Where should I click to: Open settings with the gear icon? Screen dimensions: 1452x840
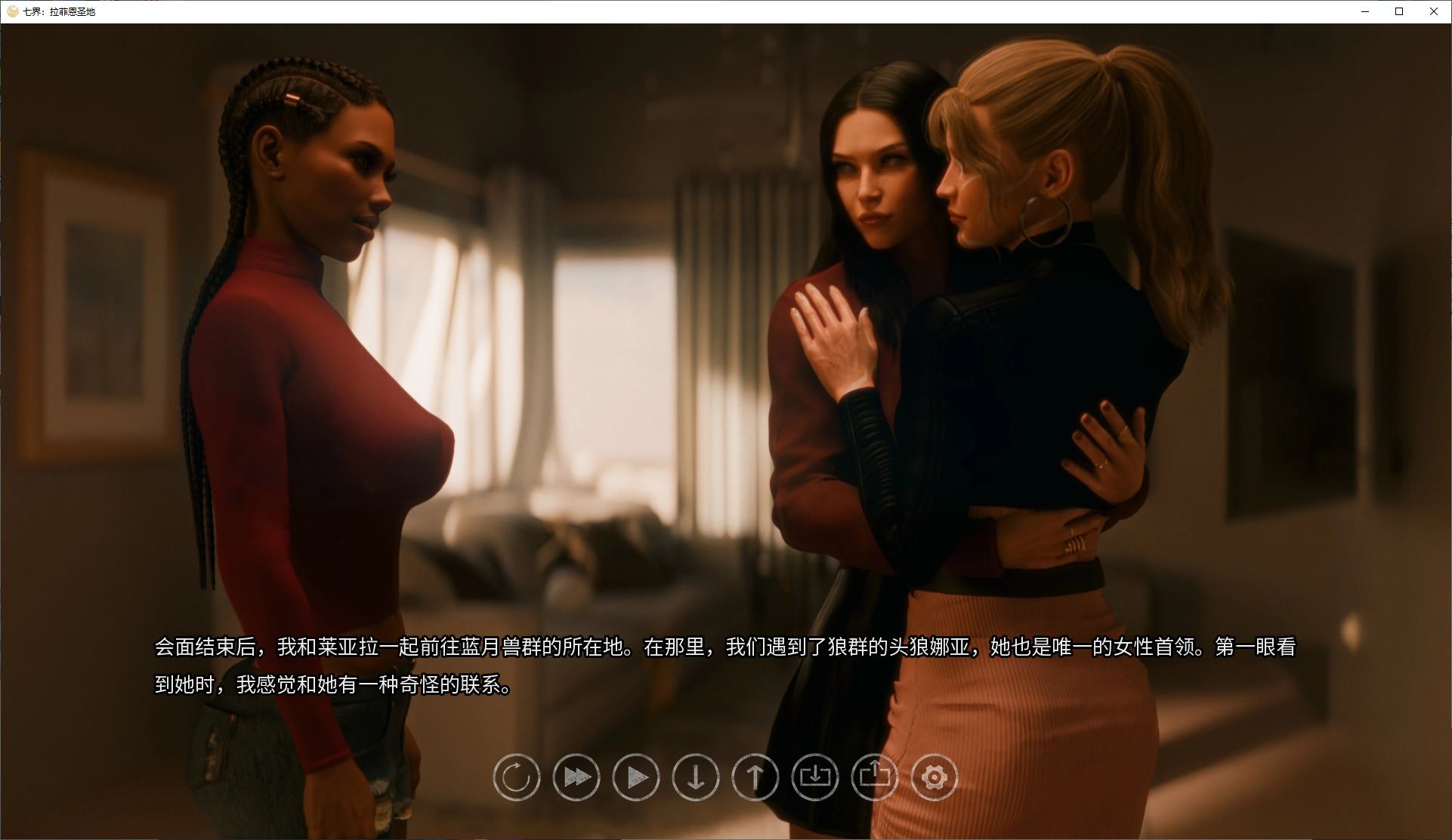pyautogui.click(x=935, y=777)
